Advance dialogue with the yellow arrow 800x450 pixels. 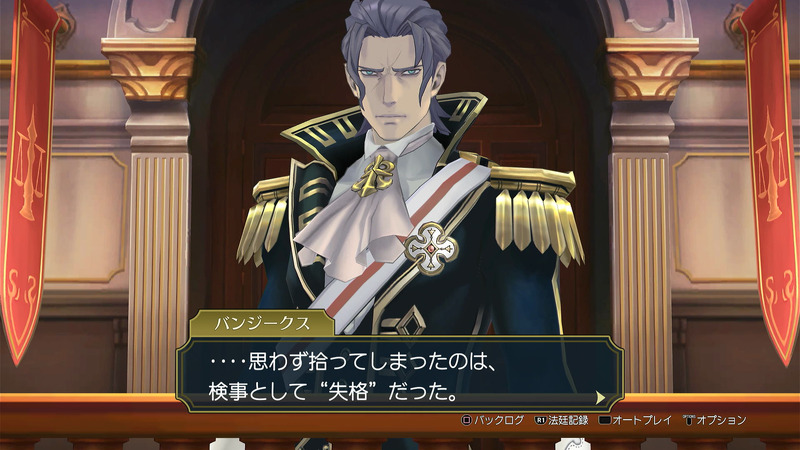tap(601, 397)
